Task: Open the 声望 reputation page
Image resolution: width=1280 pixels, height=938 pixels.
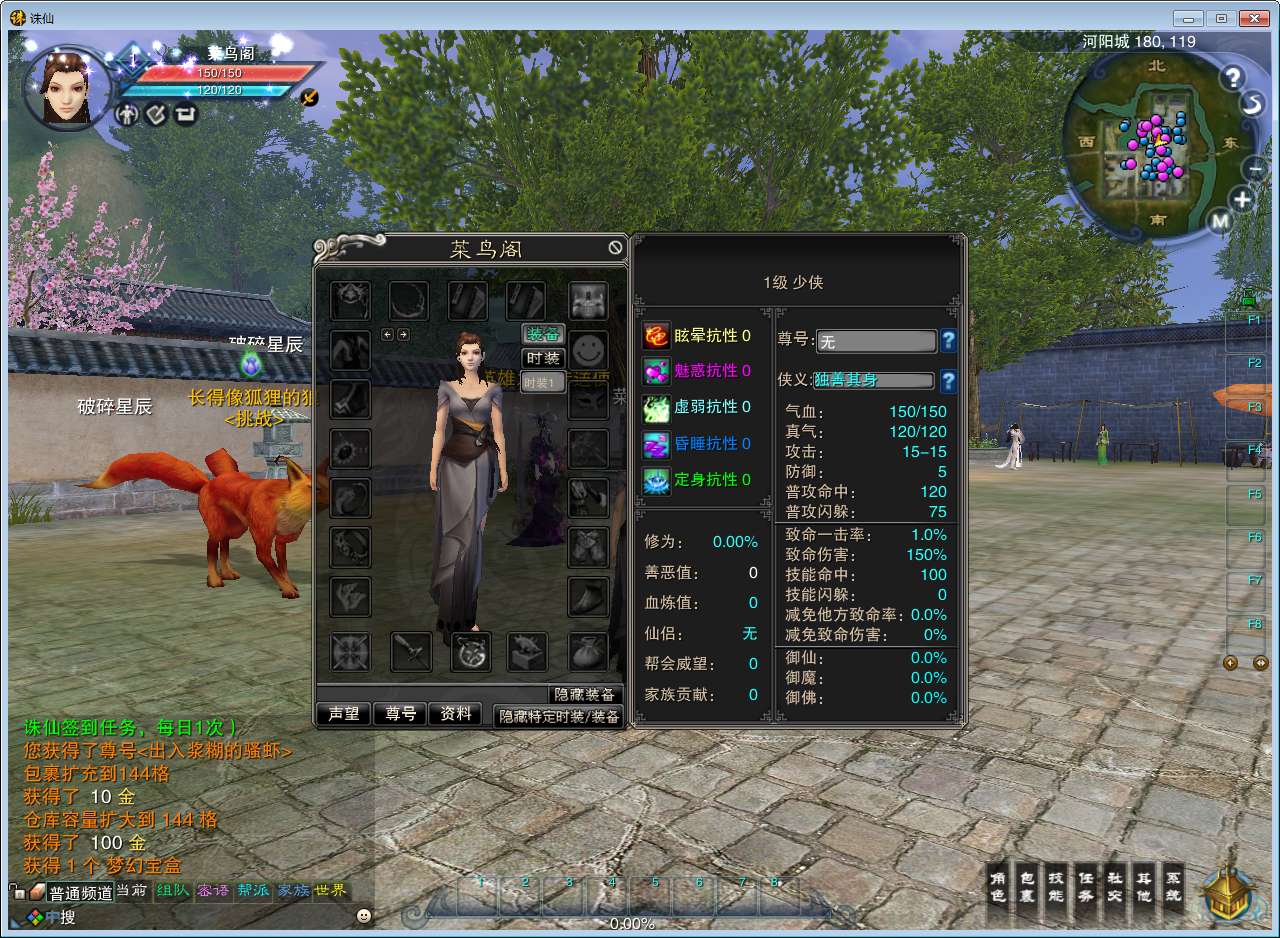Action: pos(344,714)
